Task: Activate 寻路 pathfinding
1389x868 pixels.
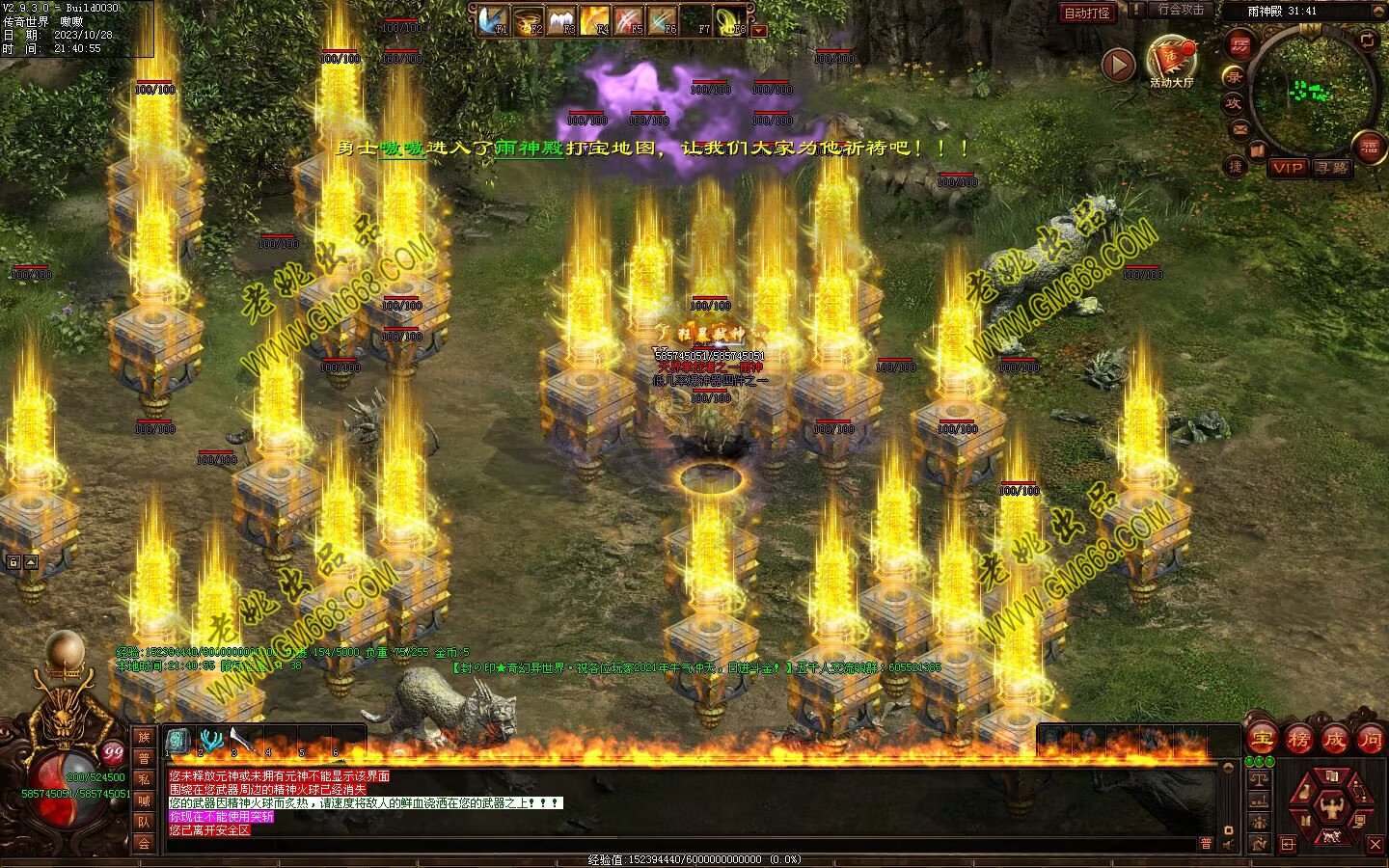Action: [1333, 168]
